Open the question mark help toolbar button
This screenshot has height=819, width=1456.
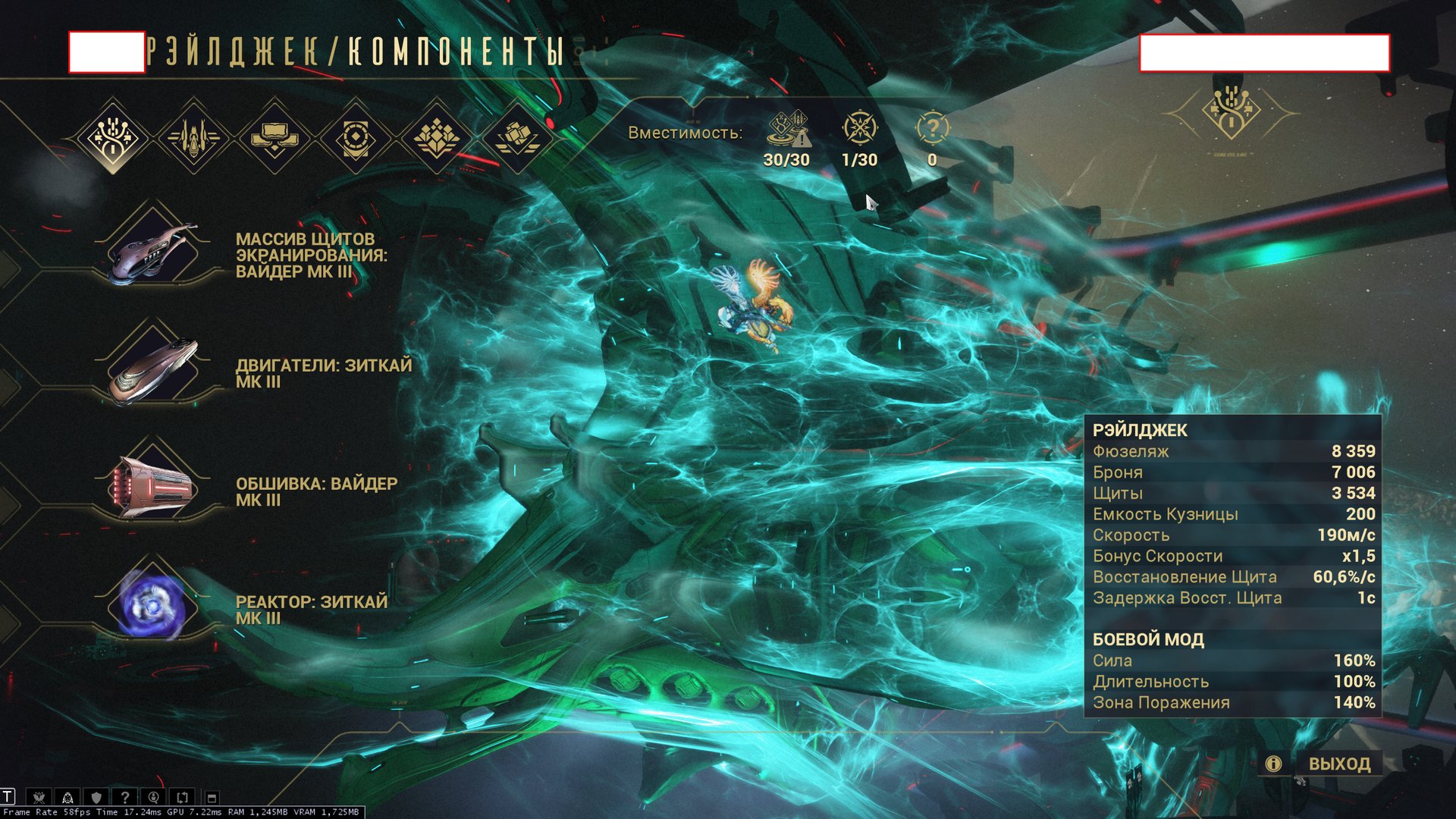[x=125, y=797]
